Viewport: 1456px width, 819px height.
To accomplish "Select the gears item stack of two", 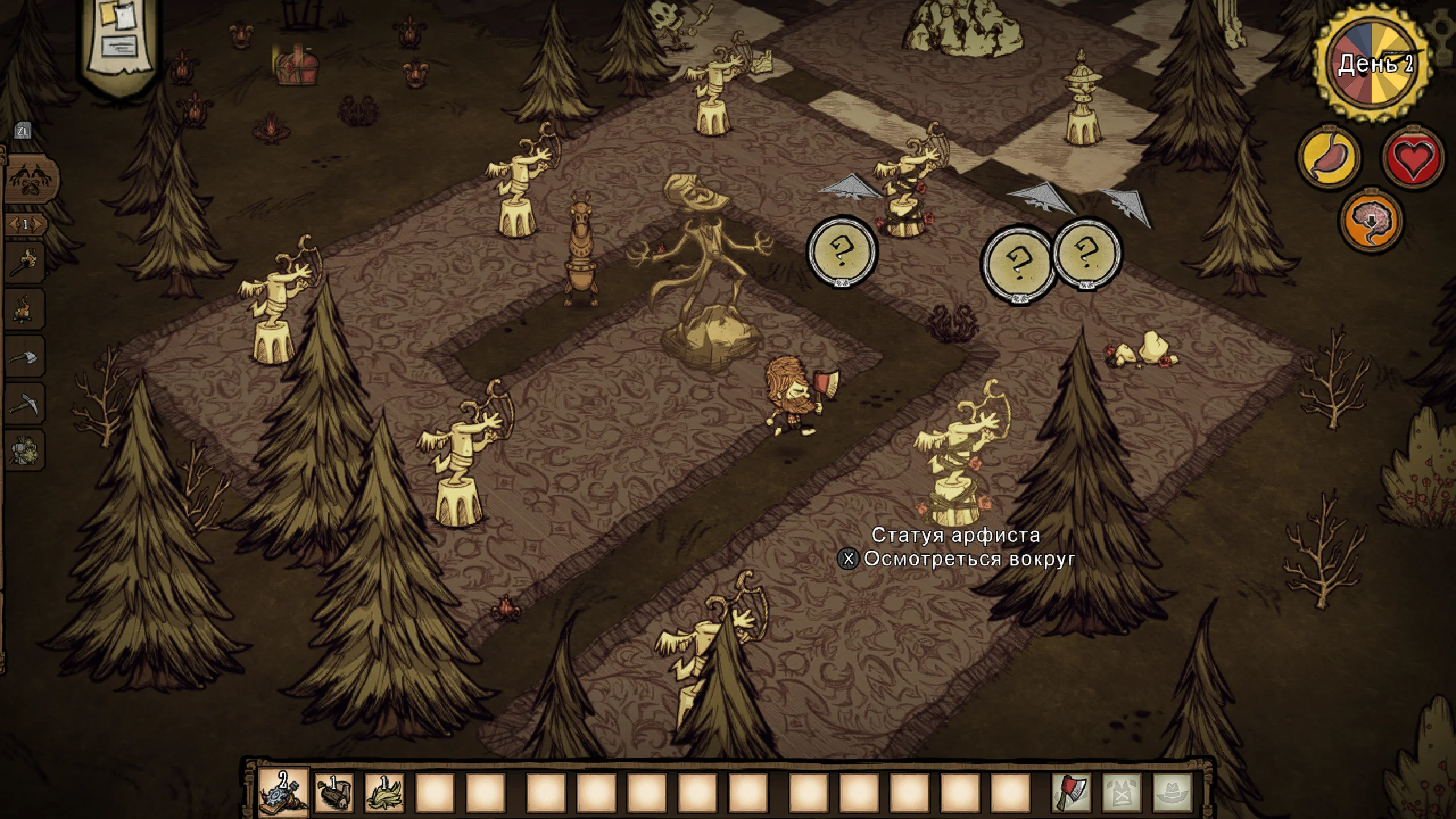I will 284,793.
